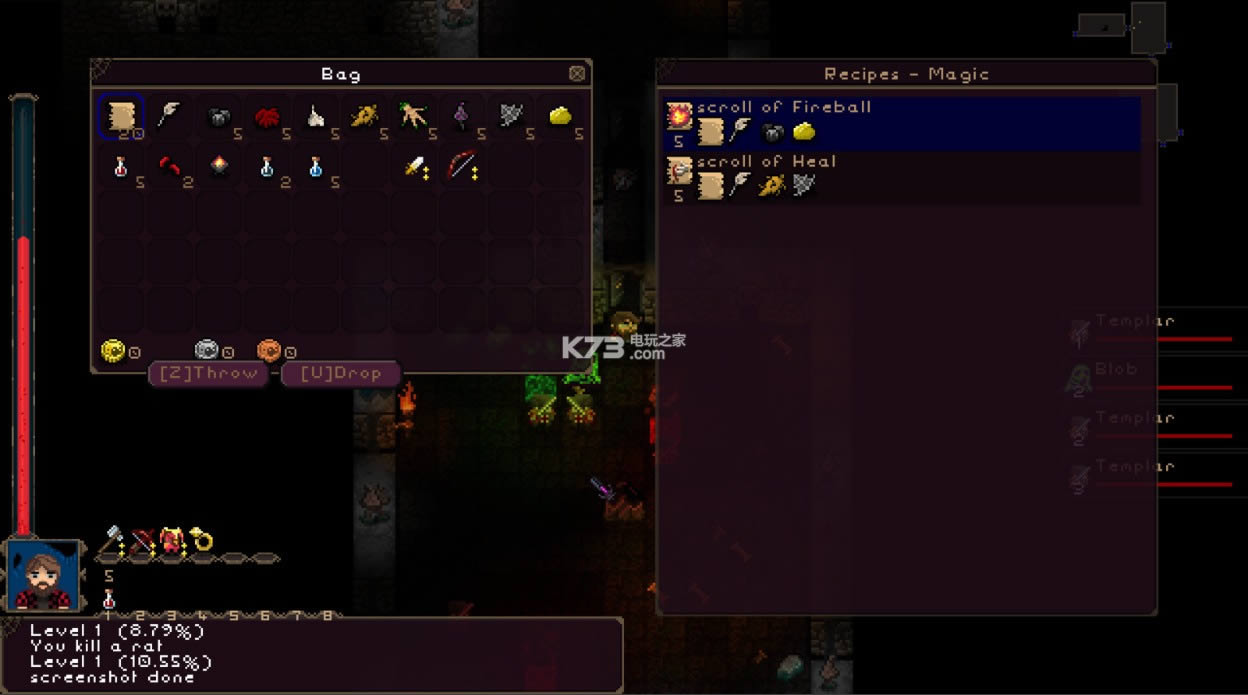Click the Throw button
Image resolution: width=1248 pixels, height=695 pixels.
click(208, 373)
